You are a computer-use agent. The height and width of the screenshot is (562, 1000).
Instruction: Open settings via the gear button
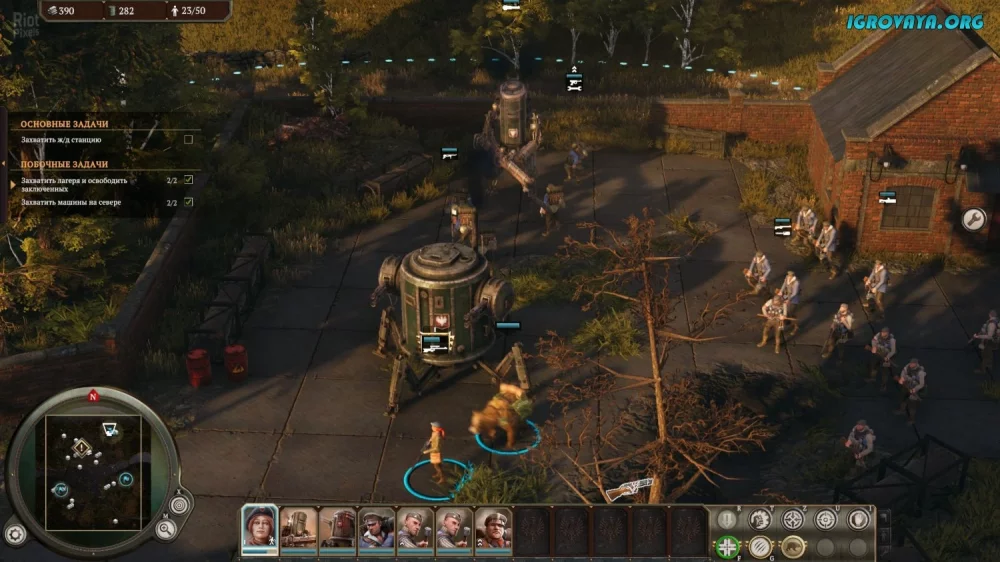tap(15, 533)
